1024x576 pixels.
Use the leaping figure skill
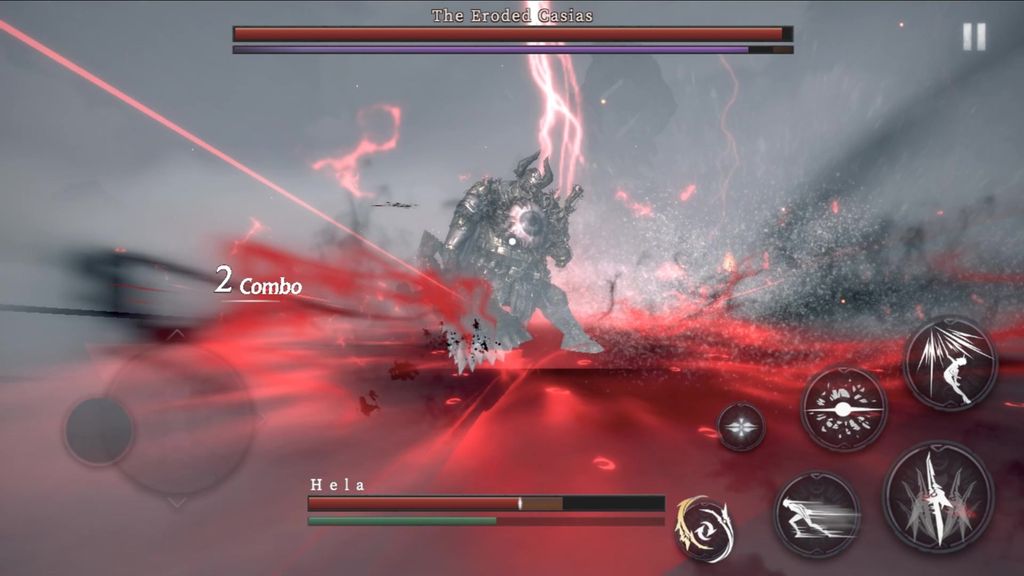pos(950,363)
